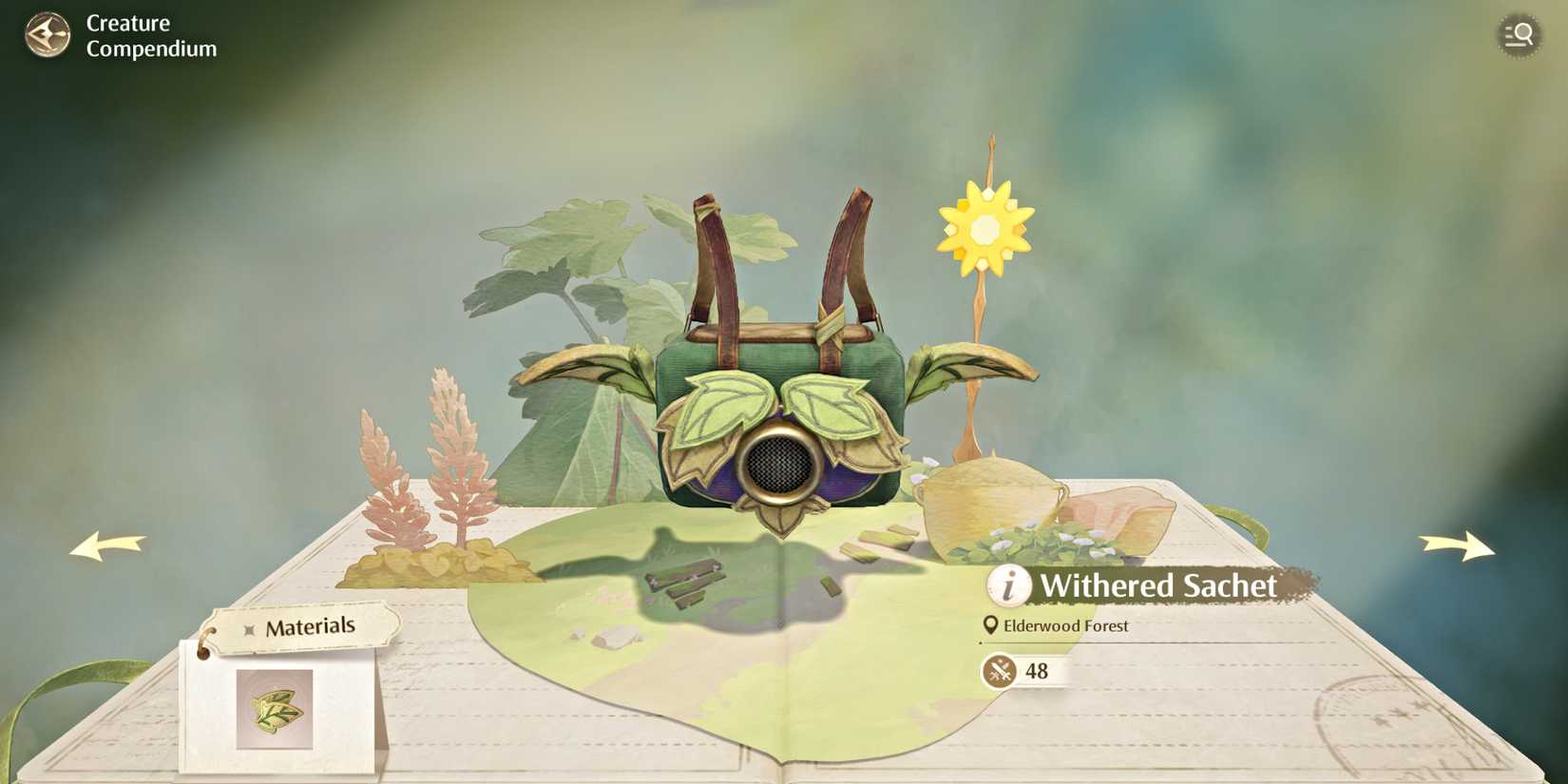The width and height of the screenshot is (1568, 784).
Task: Select the location pin icon for Elderwood Forest
Action: (991, 626)
